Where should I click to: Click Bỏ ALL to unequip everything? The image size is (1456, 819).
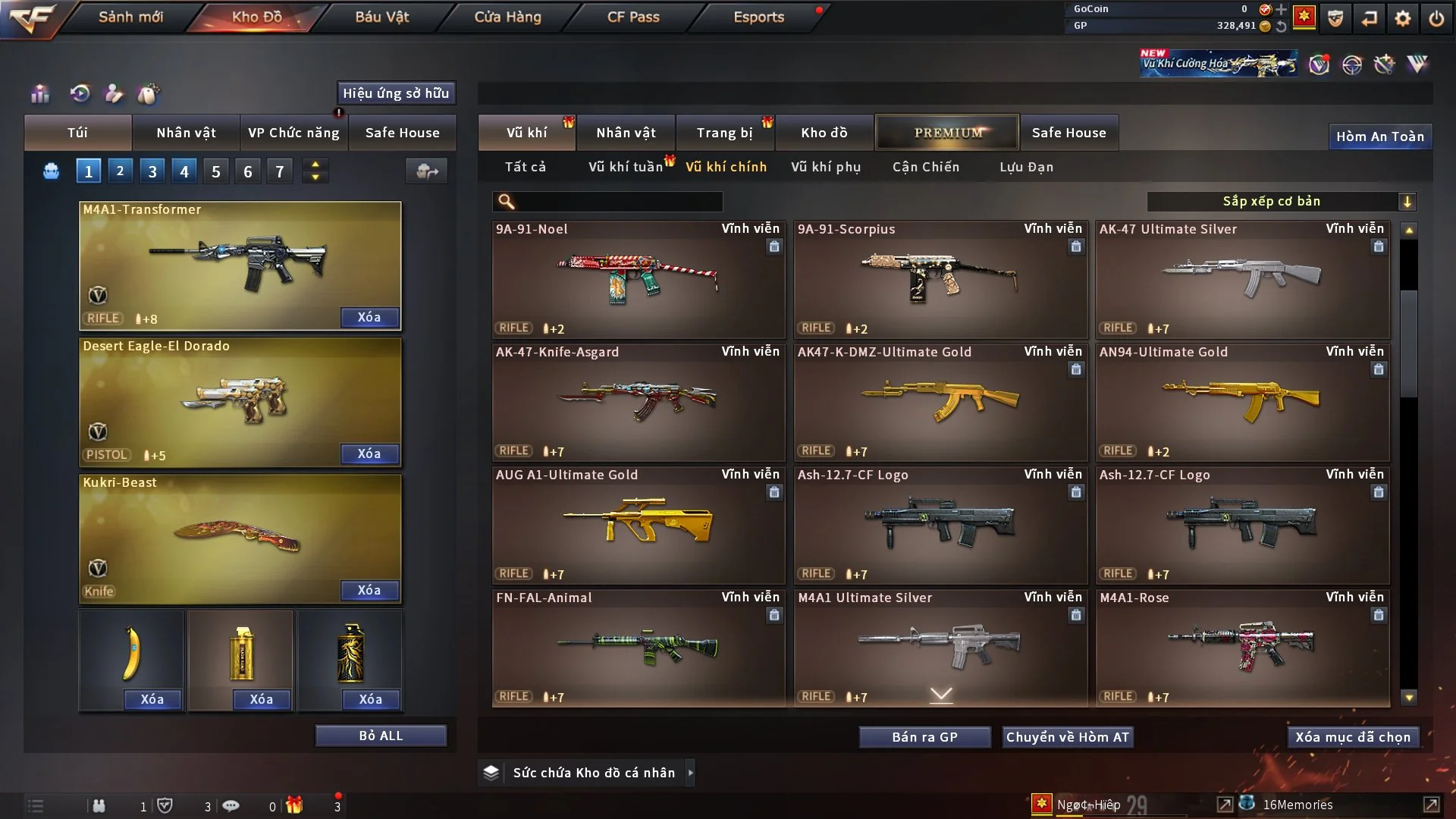pos(381,736)
